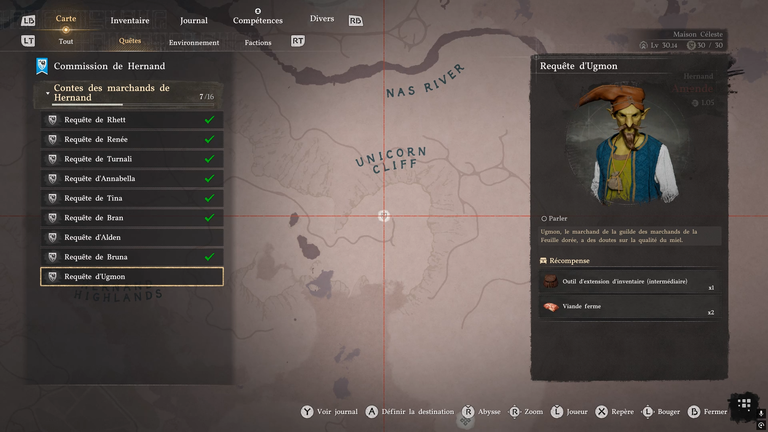The image size is (768, 432).
Task: Select the Divers tab
Action: click(322, 19)
